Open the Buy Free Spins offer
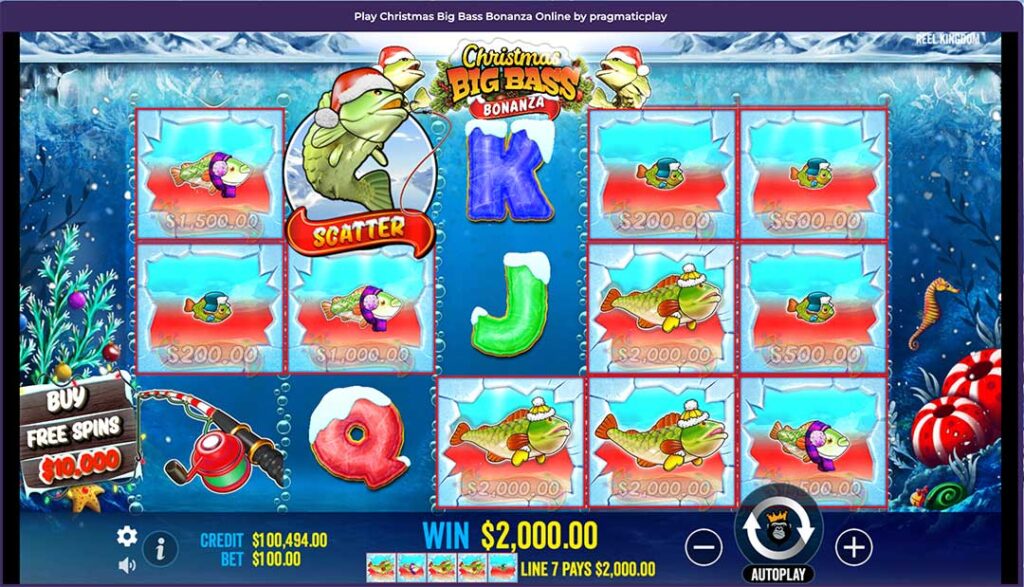 [x=77, y=433]
